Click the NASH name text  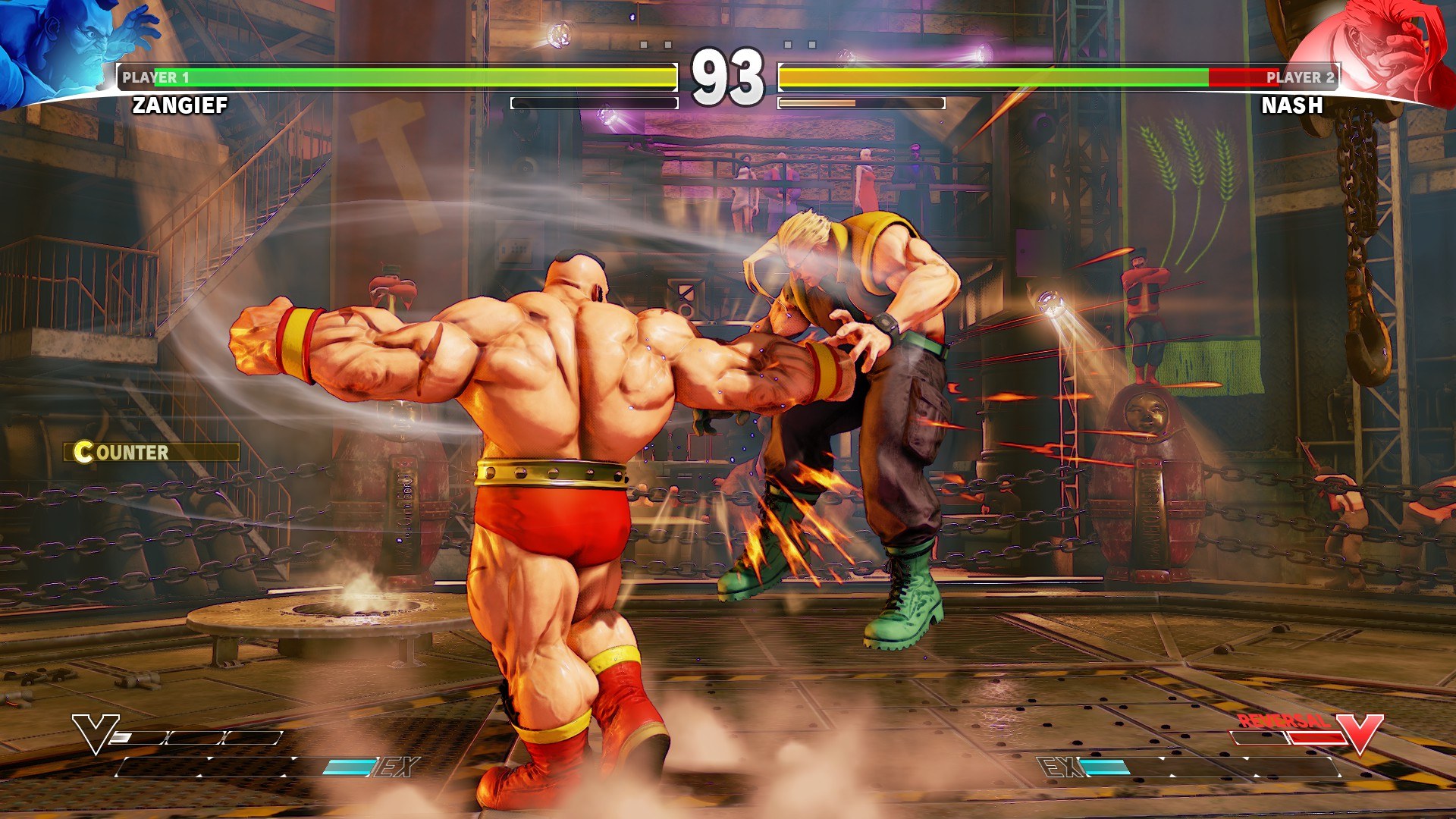point(1291,106)
